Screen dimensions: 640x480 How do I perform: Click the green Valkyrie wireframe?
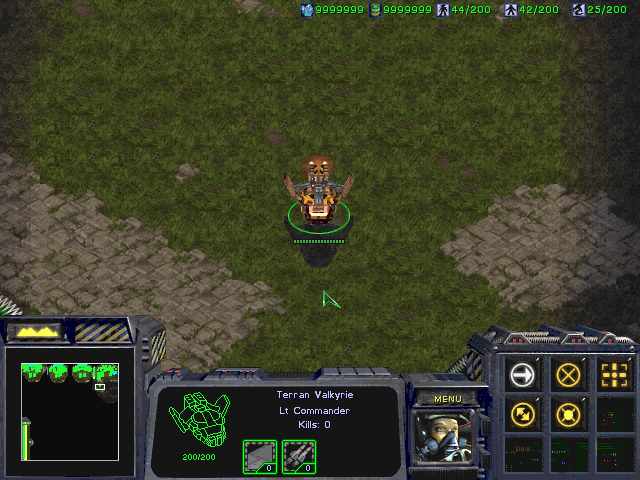(x=199, y=418)
